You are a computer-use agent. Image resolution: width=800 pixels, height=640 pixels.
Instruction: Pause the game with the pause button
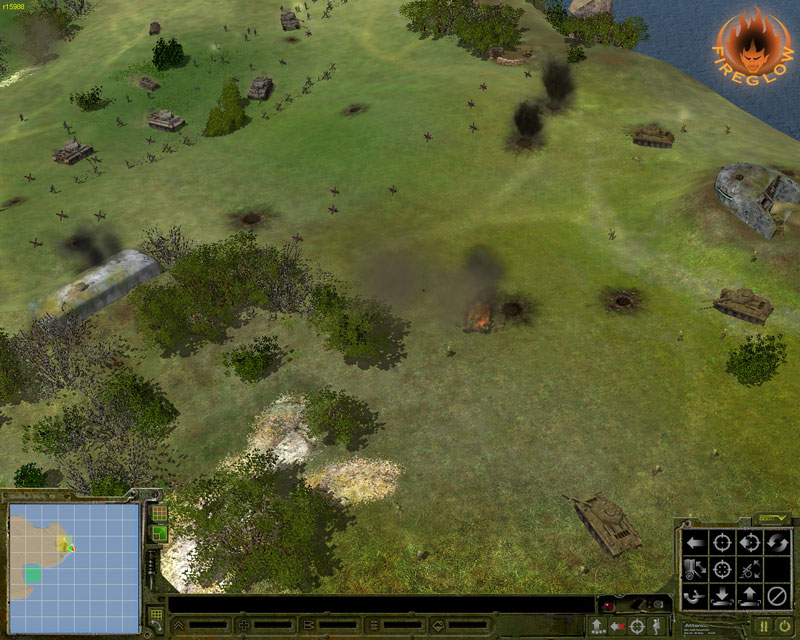764,626
